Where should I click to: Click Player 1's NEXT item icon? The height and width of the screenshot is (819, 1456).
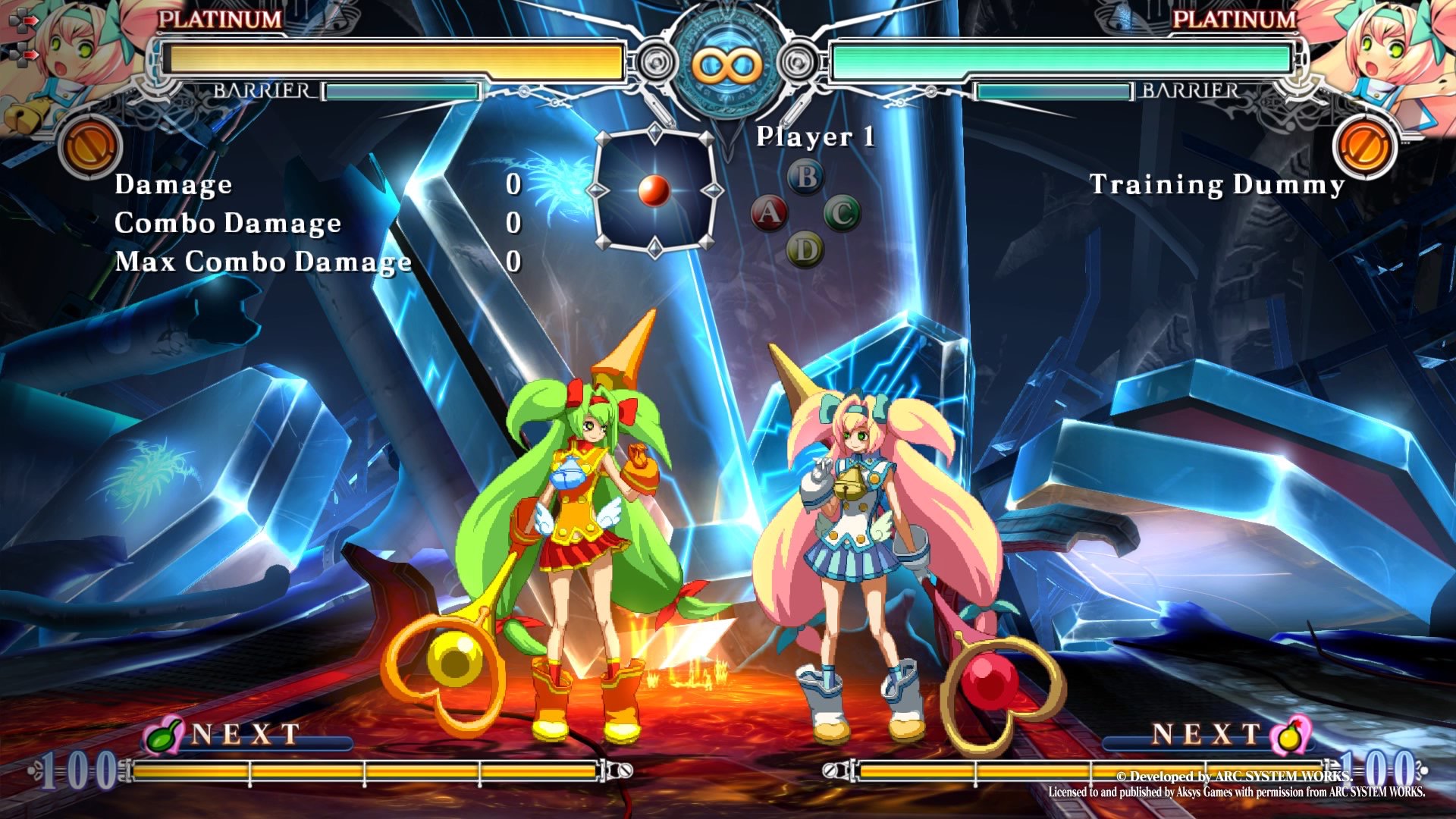(165, 734)
